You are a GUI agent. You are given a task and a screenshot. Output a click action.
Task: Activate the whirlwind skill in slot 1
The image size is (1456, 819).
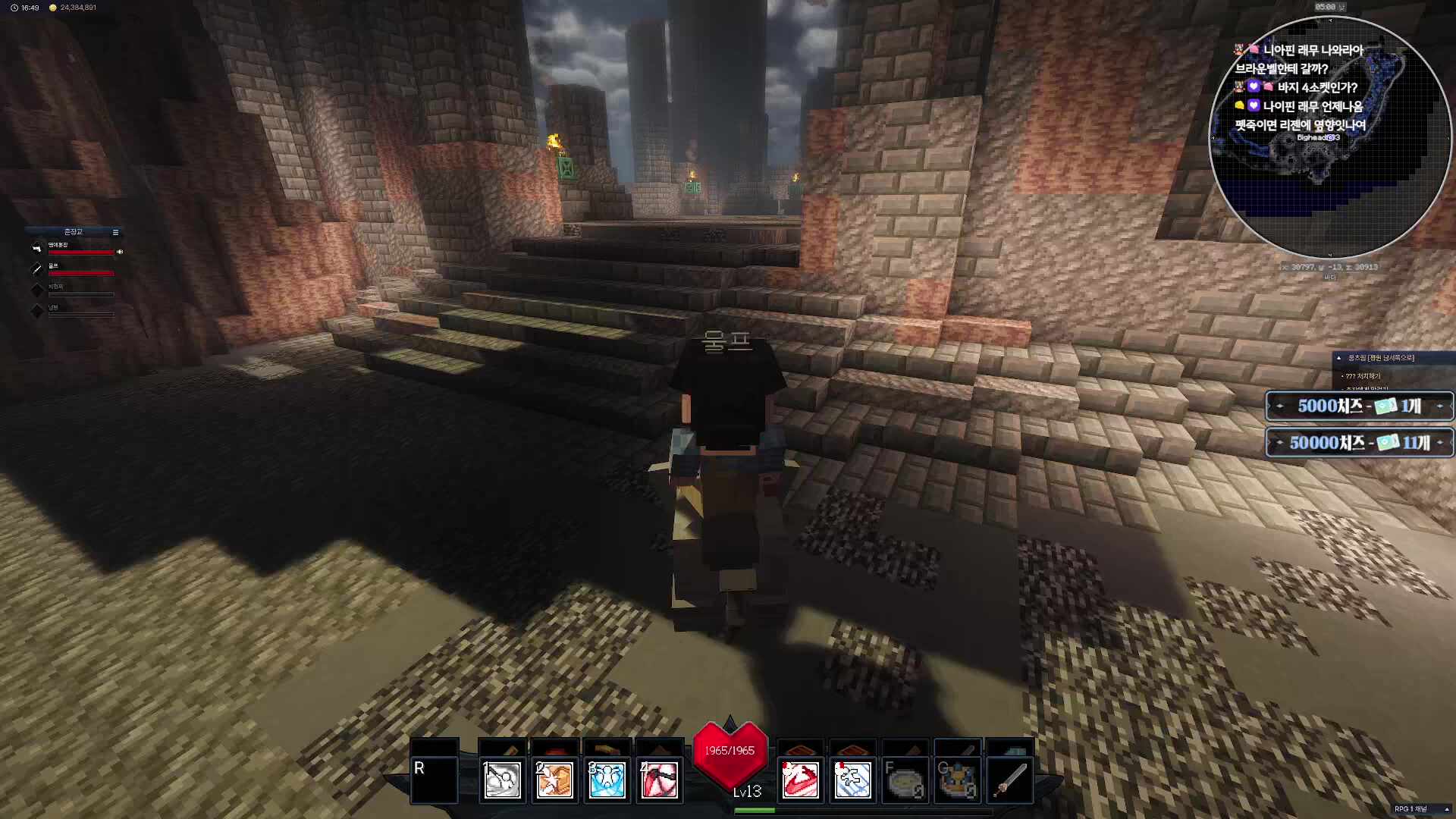[502, 780]
